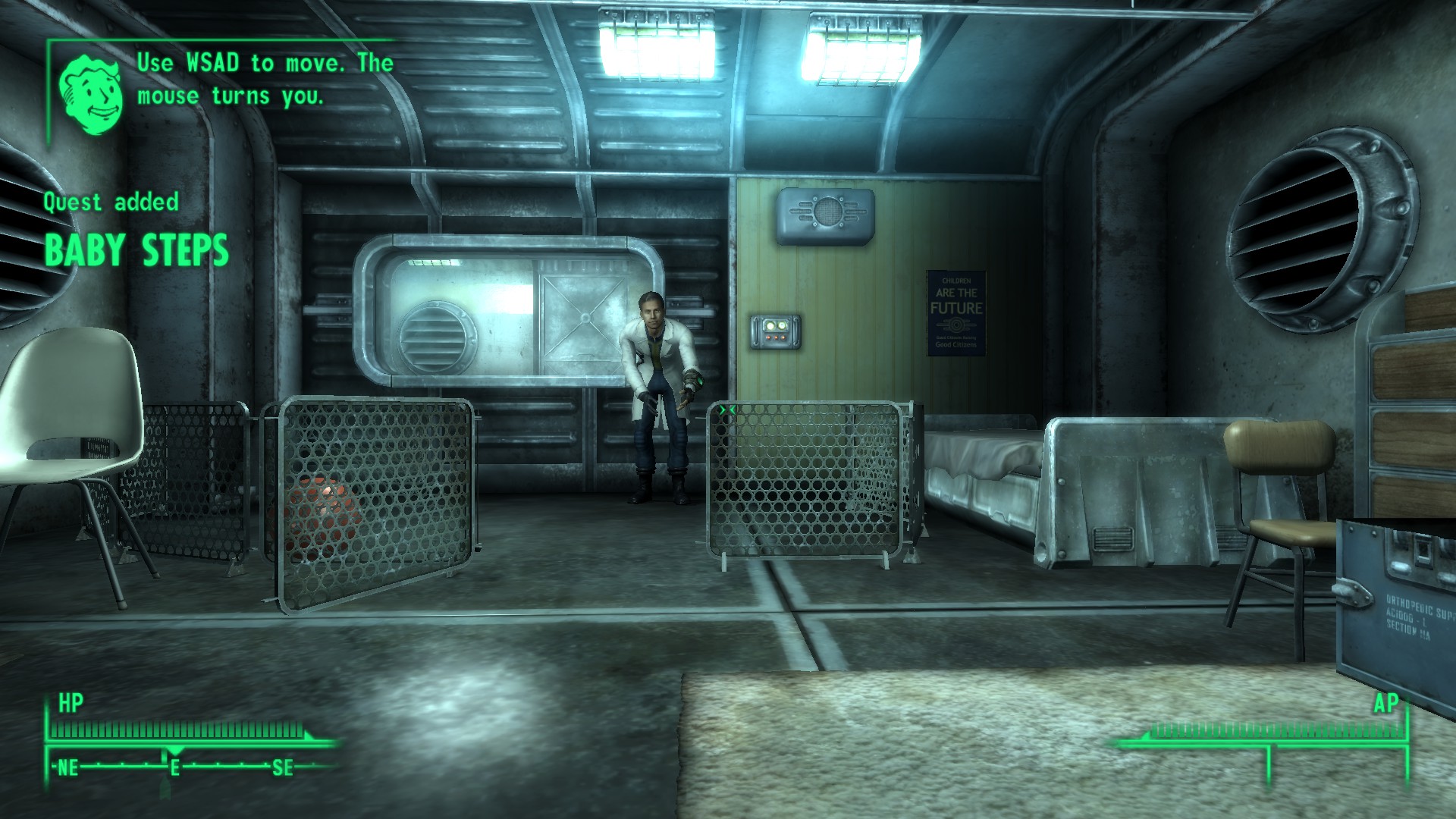Click the orange button on the door panel
This screenshot has width=1456, height=819.
click(776, 337)
